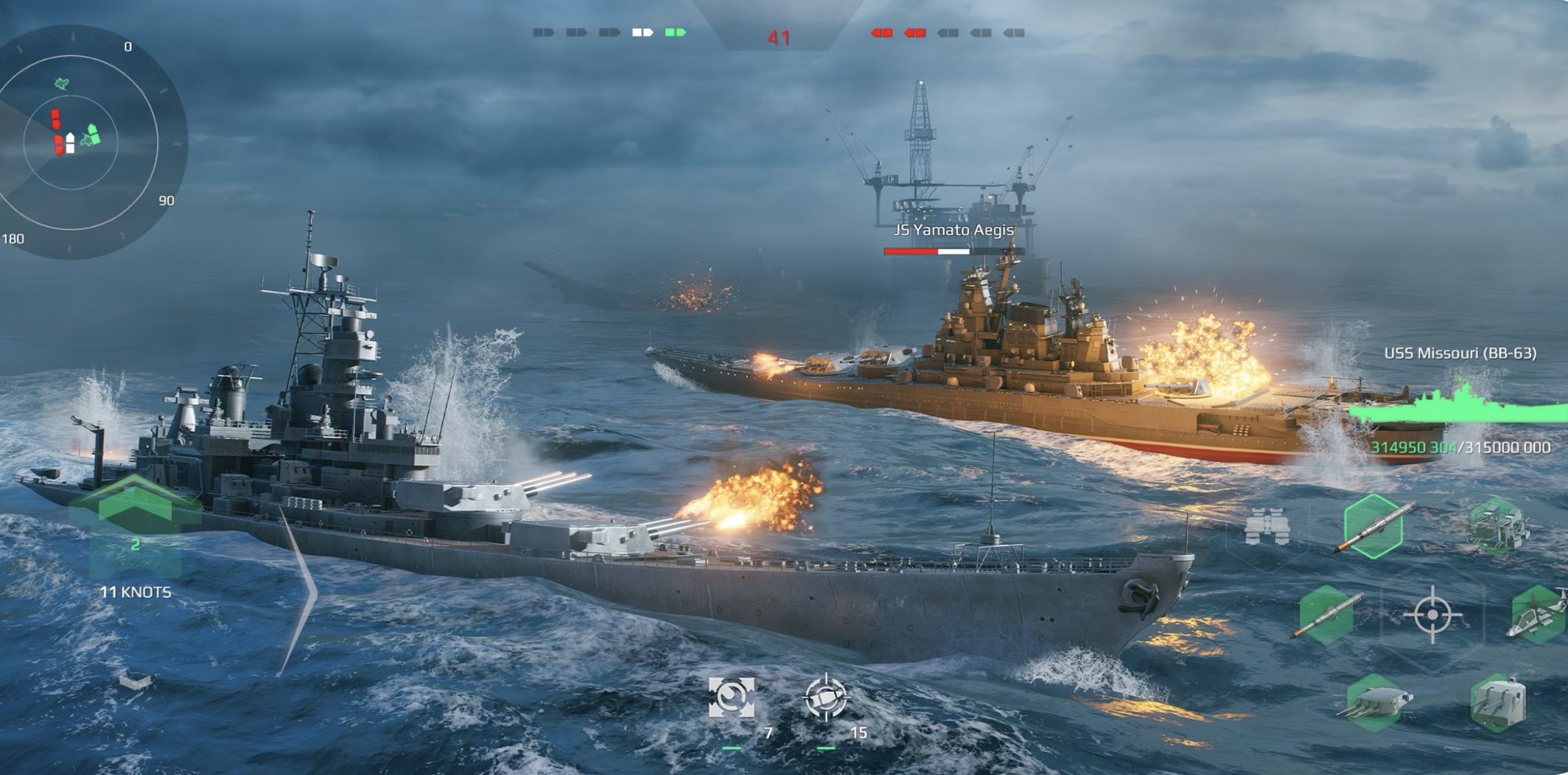This screenshot has width=1568, height=775.
Task: Select the missile icon left of the crosshair
Action: (x=1326, y=616)
